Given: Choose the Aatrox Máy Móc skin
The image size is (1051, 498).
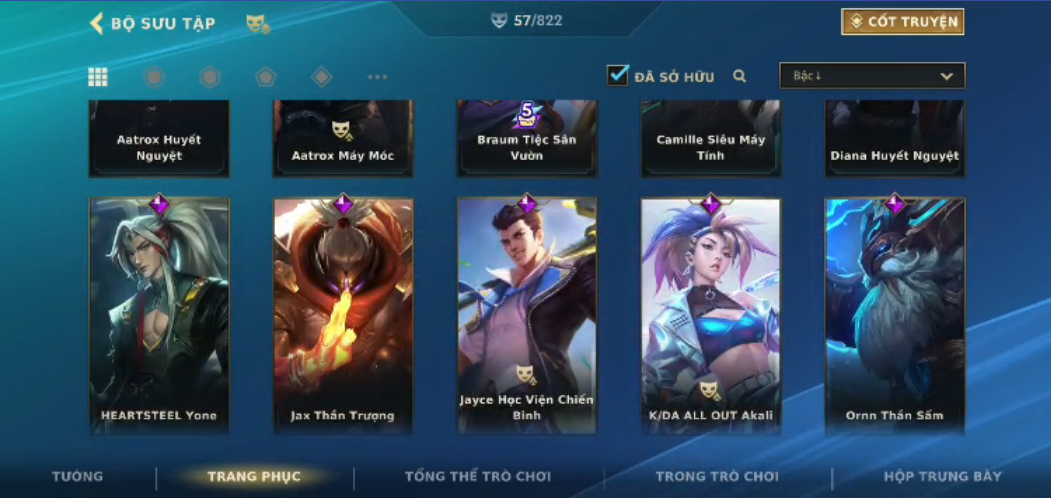Looking at the screenshot, I should [343, 140].
